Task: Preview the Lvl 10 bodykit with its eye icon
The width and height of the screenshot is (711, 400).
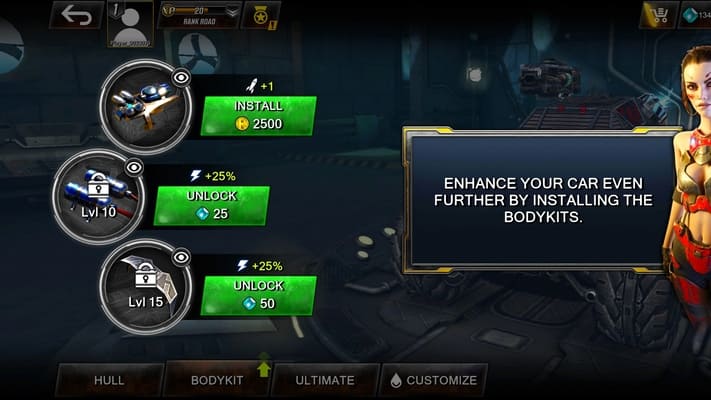Action: click(x=134, y=167)
